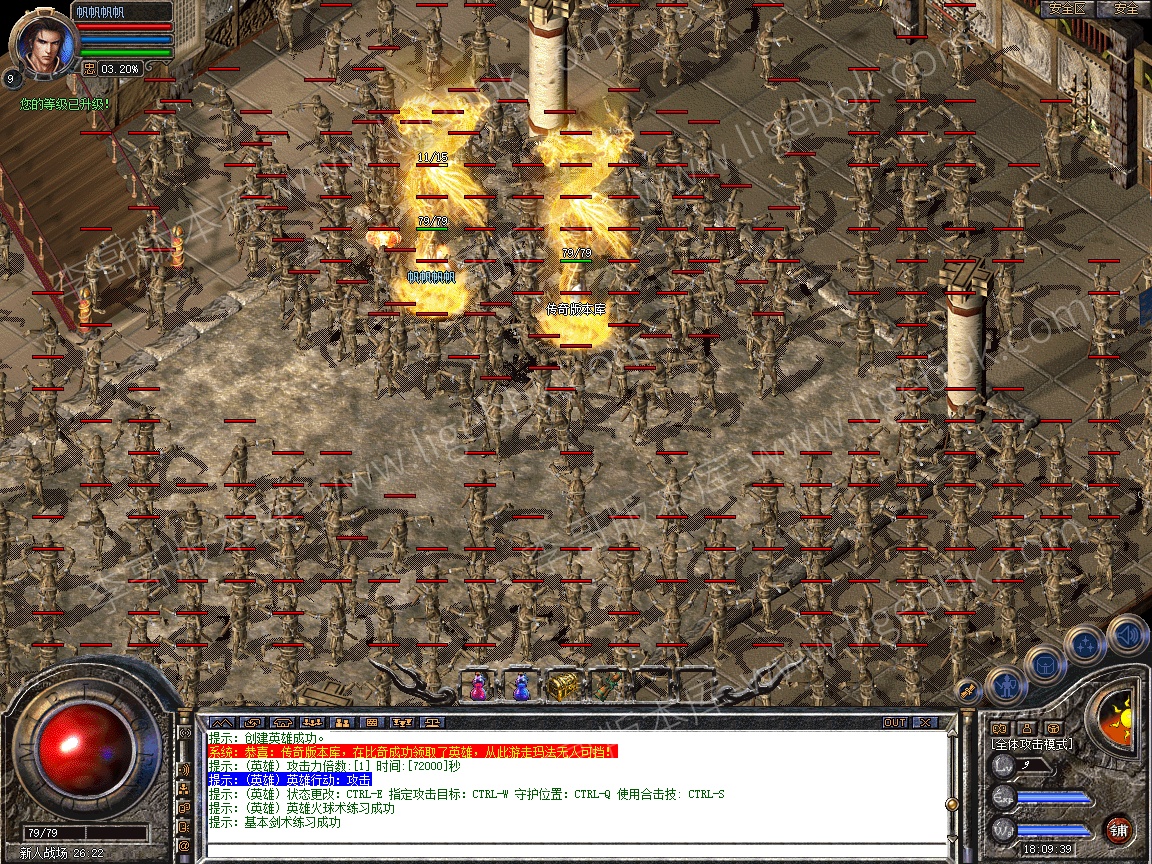Use the blue potion in the belt
This screenshot has height=864, width=1152.
tap(520, 686)
